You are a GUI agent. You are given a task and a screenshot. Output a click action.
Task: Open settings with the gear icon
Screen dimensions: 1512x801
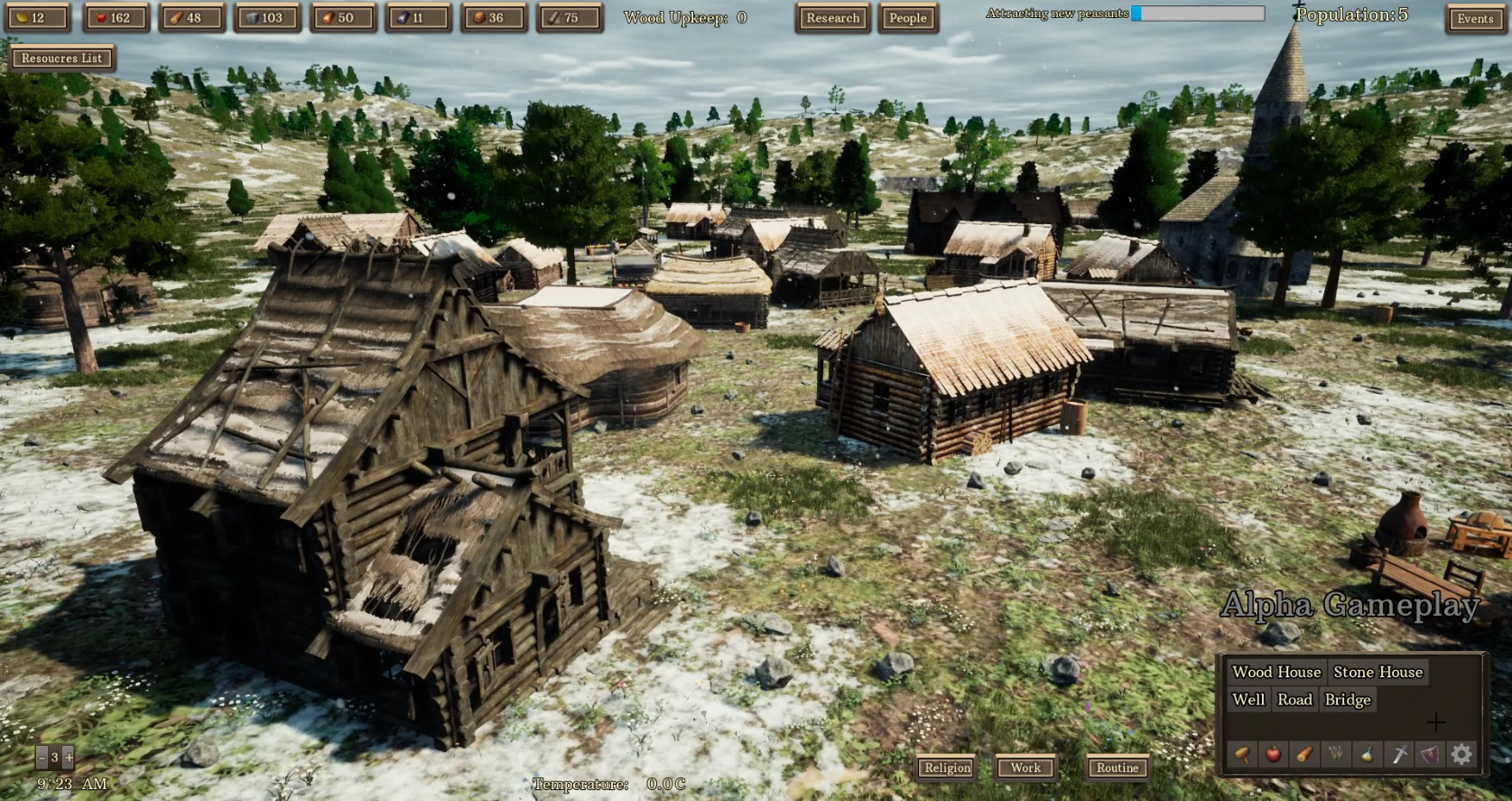(1462, 754)
